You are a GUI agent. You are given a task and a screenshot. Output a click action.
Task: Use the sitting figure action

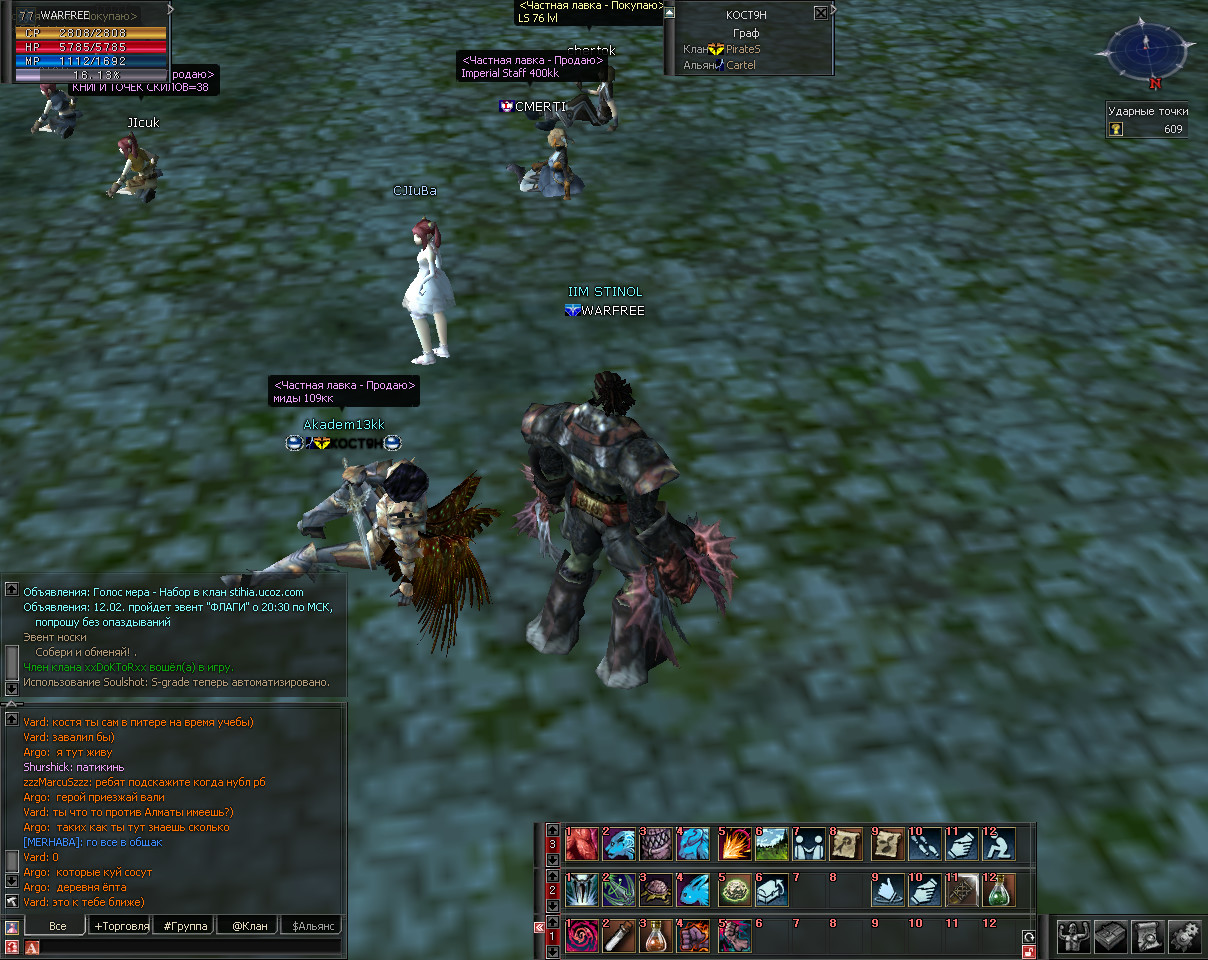[1000, 844]
